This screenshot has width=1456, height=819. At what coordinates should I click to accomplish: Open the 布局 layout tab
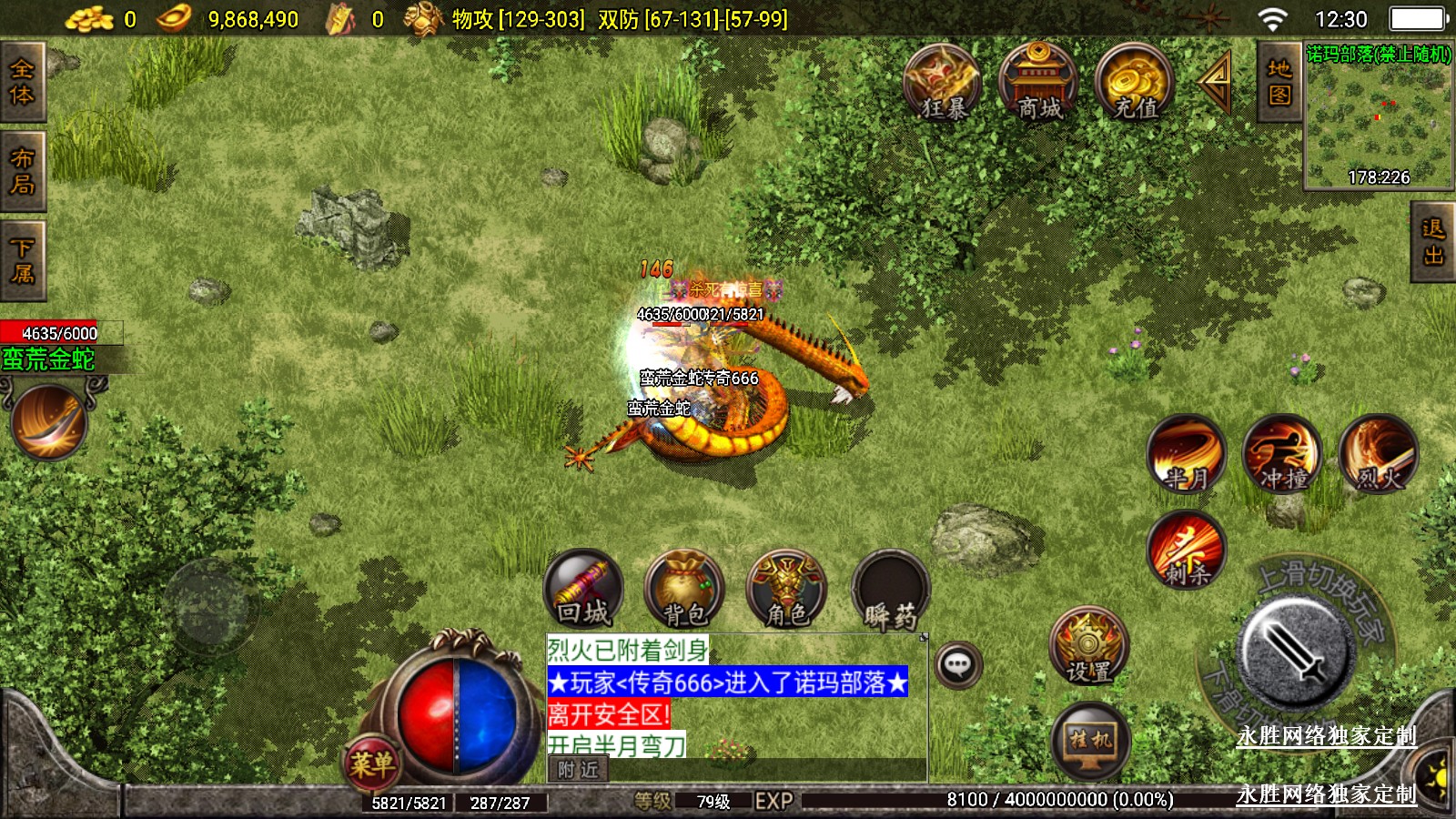pos(22,171)
